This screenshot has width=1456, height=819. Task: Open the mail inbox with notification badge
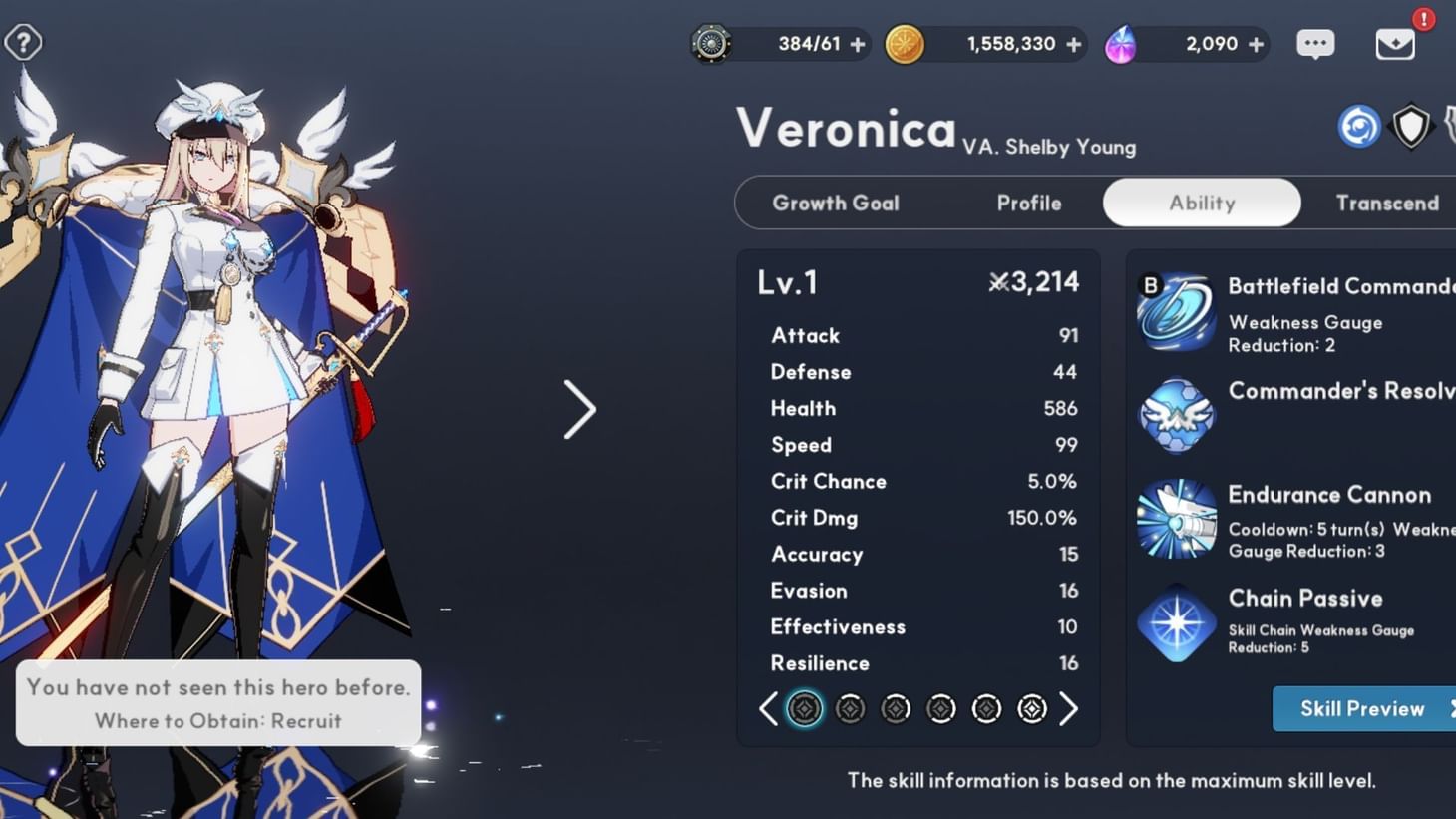point(1397,44)
